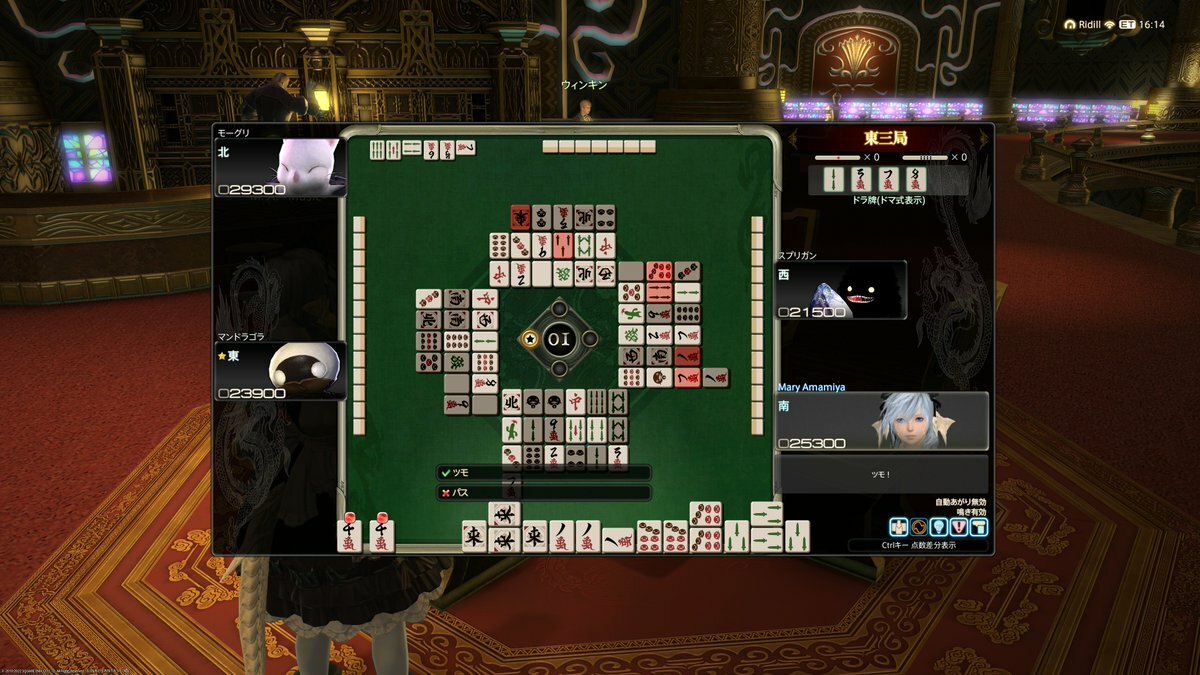The width and height of the screenshot is (1200, 675).
Task: Click the pink exclamation warning icon
Action: point(957,527)
